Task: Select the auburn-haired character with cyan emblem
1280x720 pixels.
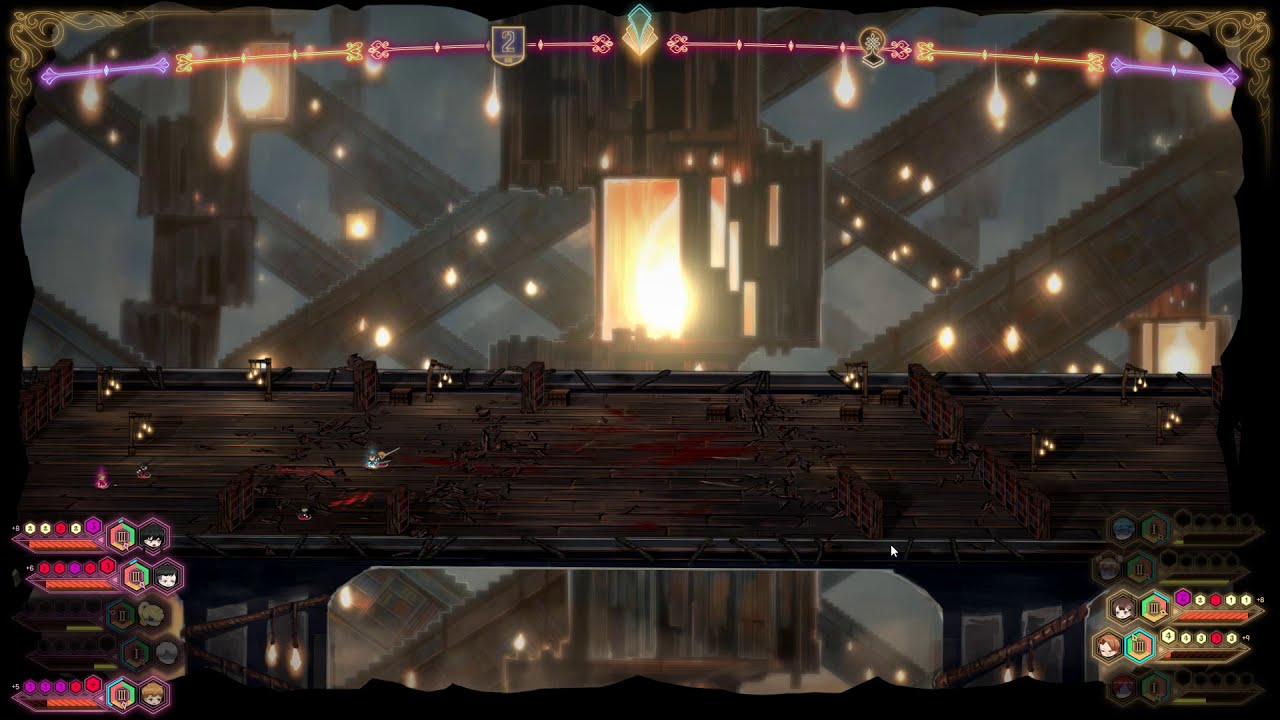Action: tap(1108, 647)
